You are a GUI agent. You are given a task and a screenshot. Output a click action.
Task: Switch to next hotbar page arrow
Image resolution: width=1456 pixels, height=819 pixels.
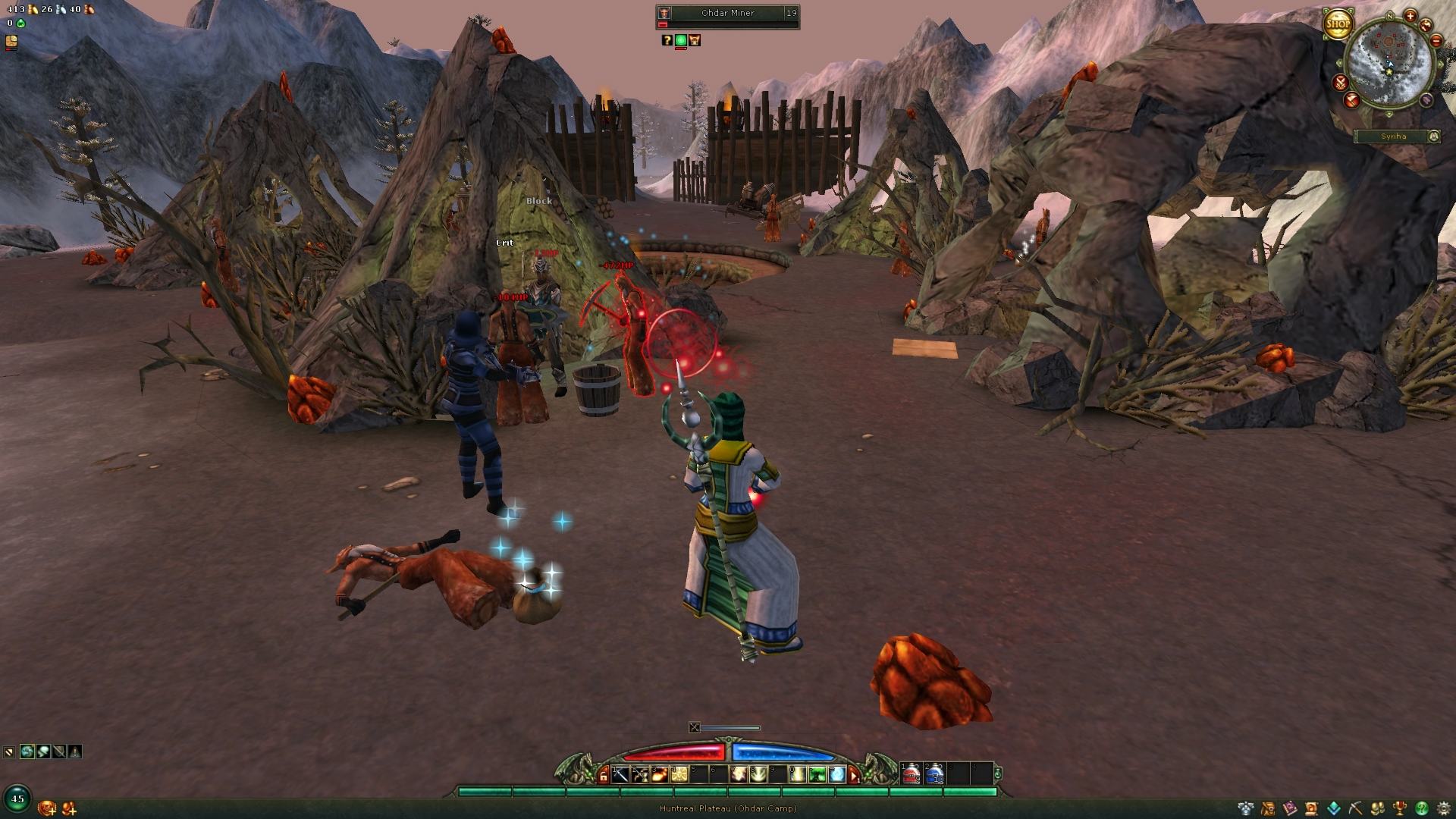point(854,775)
